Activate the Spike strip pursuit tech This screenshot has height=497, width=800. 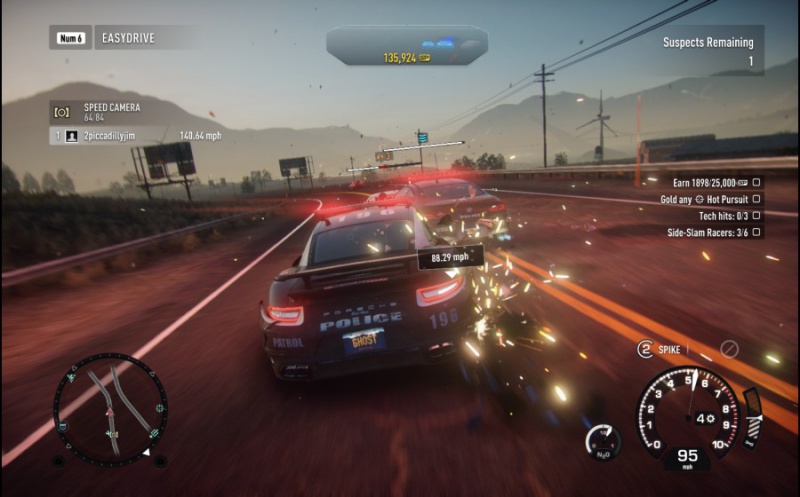pos(660,349)
